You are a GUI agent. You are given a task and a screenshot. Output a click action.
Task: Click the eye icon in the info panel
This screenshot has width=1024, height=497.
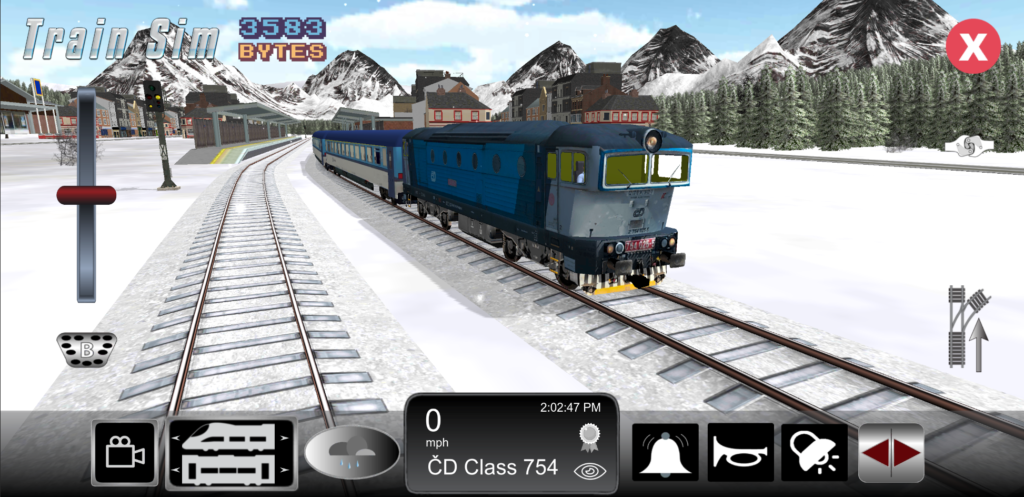click(586, 470)
